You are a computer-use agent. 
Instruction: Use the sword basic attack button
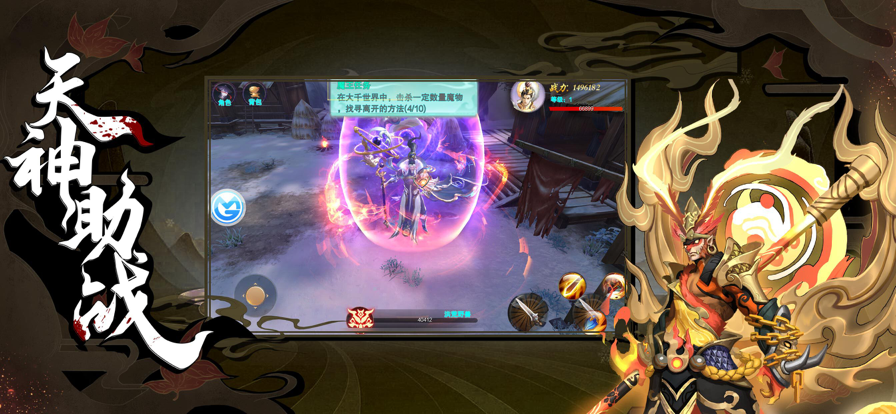527,313
